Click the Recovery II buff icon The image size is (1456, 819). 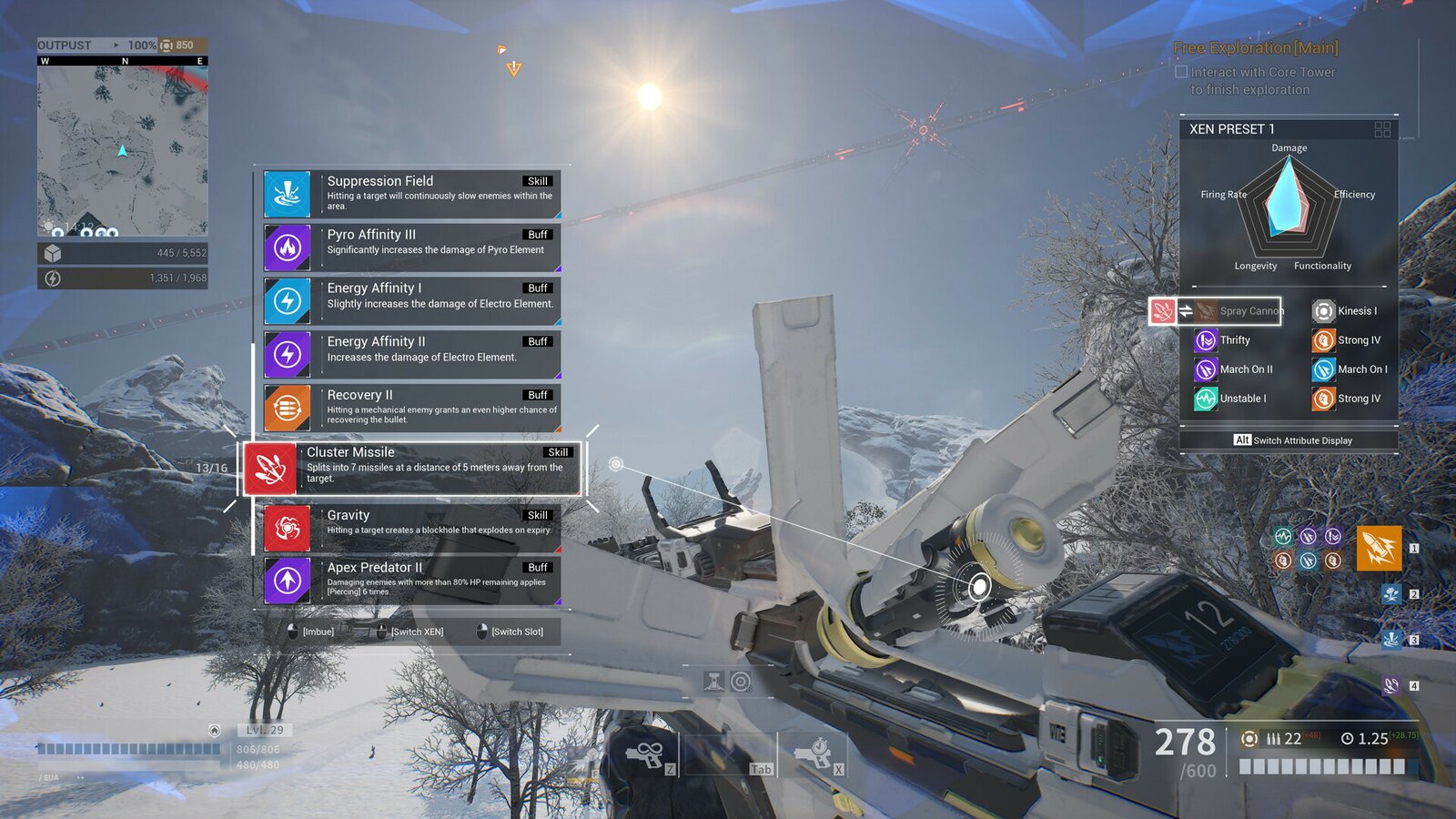287,407
